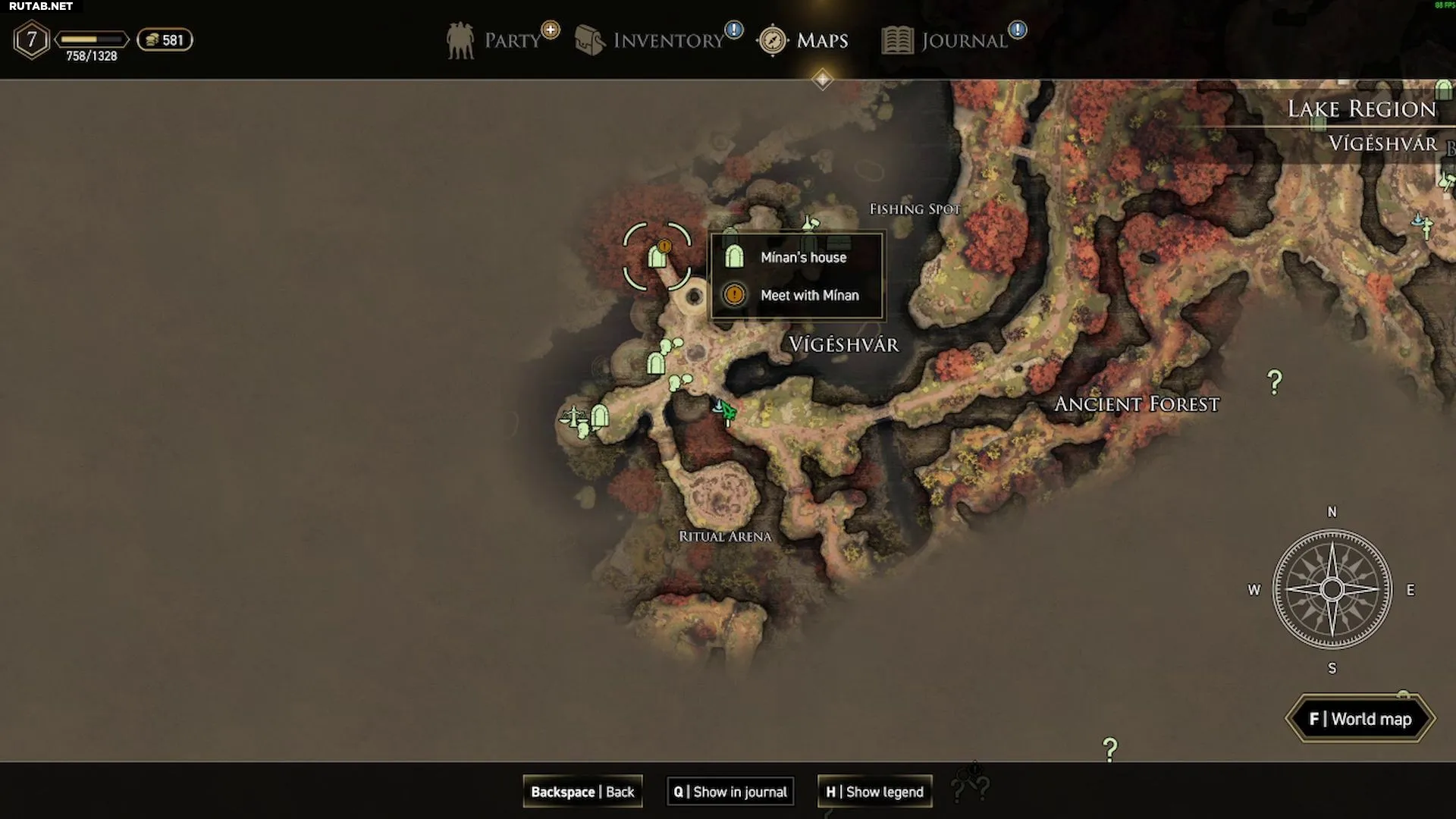
Task: Show the map legend
Action: coord(874,792)
